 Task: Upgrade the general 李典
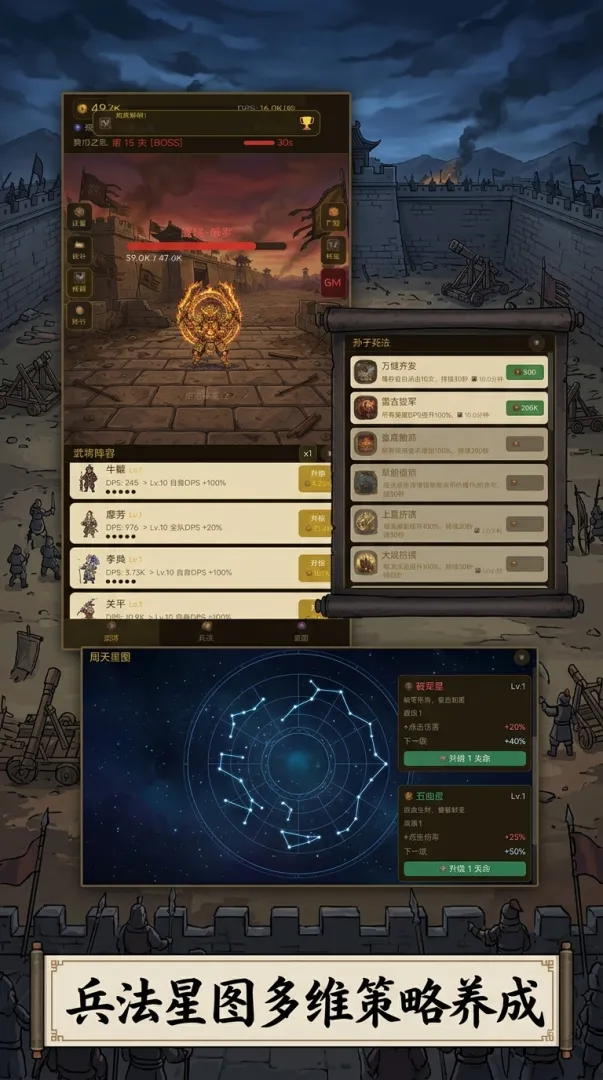(x=314, y=568)
